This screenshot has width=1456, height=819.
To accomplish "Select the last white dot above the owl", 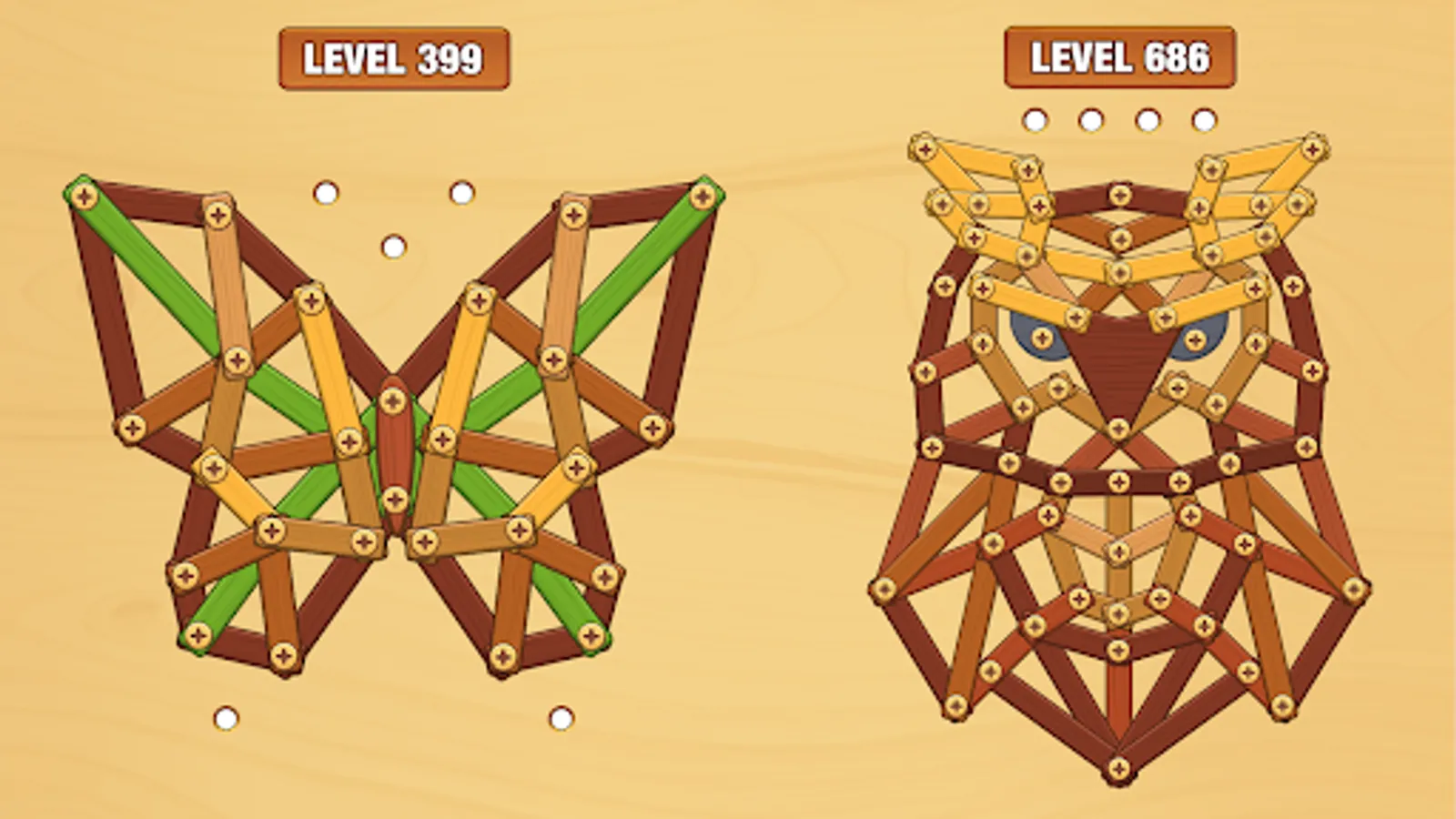I will [1205, 117].
